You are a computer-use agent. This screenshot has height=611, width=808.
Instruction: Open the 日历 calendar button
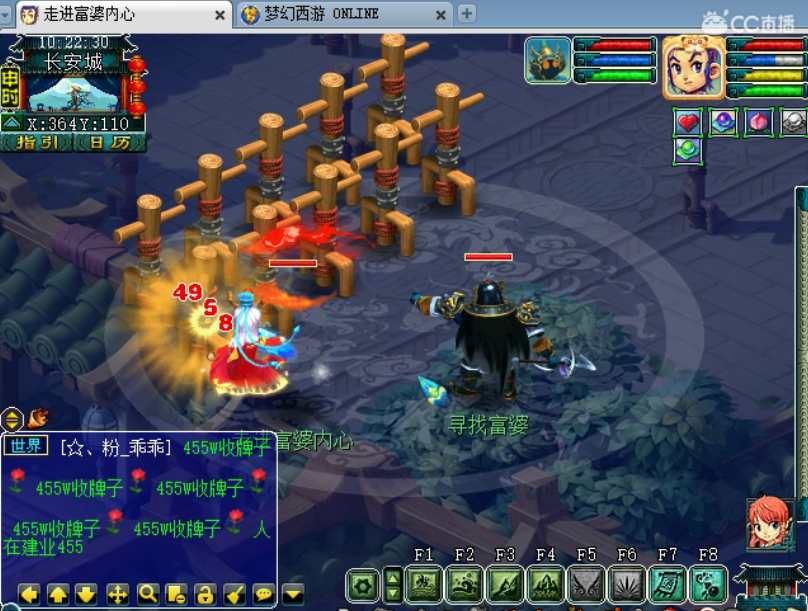click(109, 142)
